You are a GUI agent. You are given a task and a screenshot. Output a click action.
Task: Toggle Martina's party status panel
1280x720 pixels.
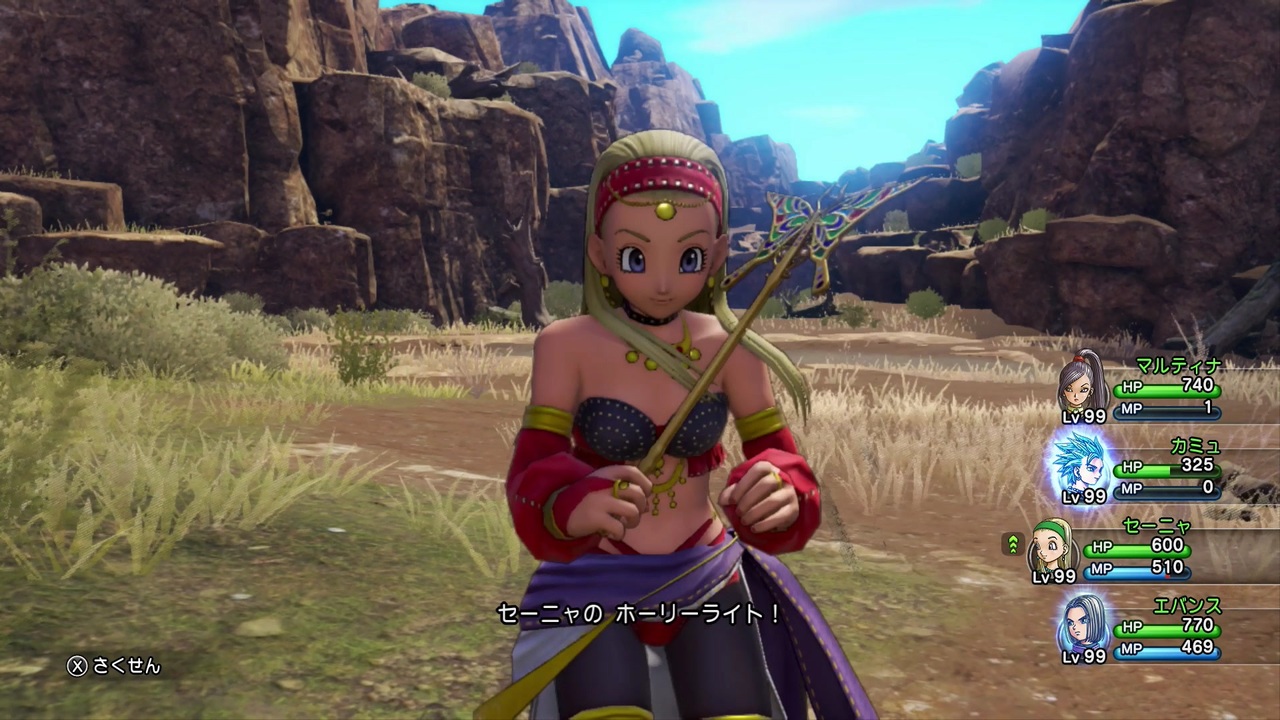[1150, 390]
